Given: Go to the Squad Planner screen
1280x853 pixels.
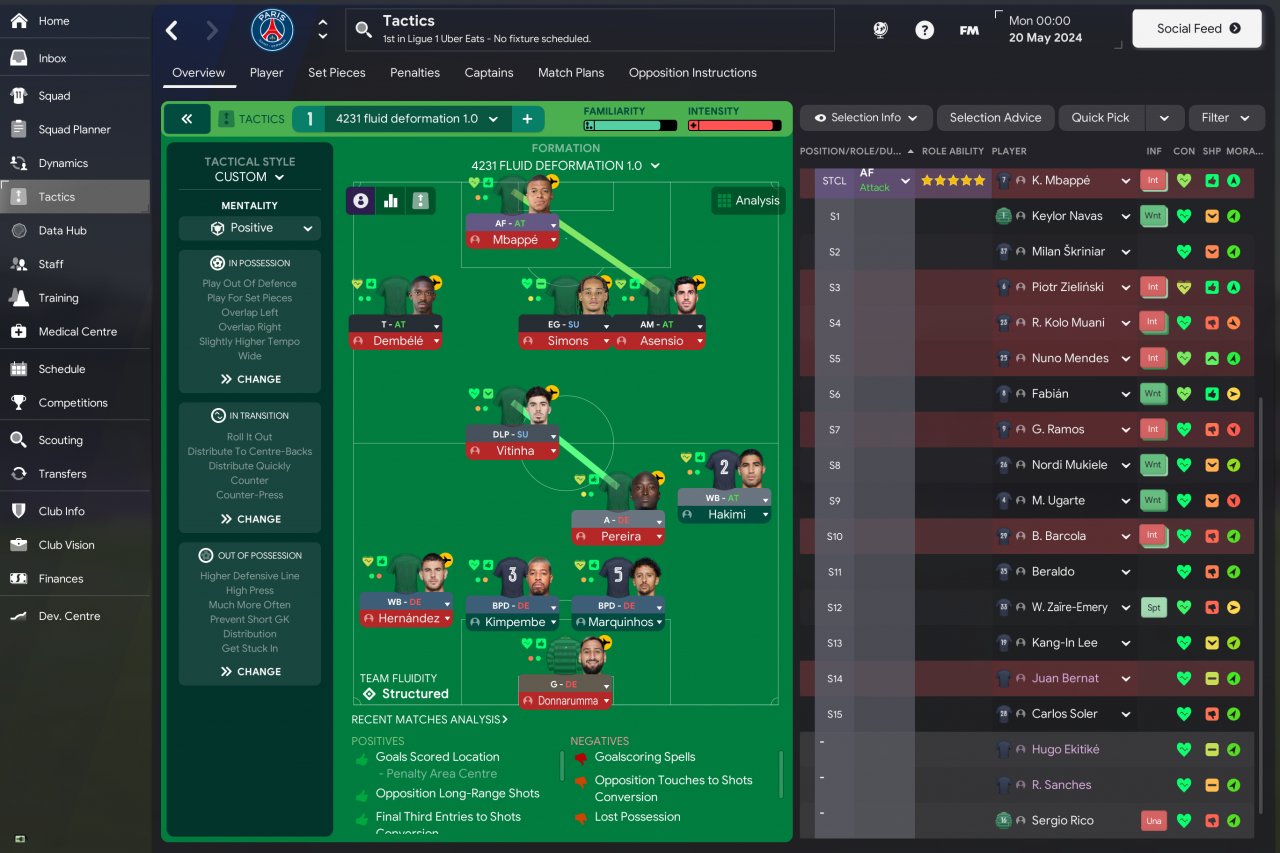Looking at the screenshot, I should click(x=74, y=129).
